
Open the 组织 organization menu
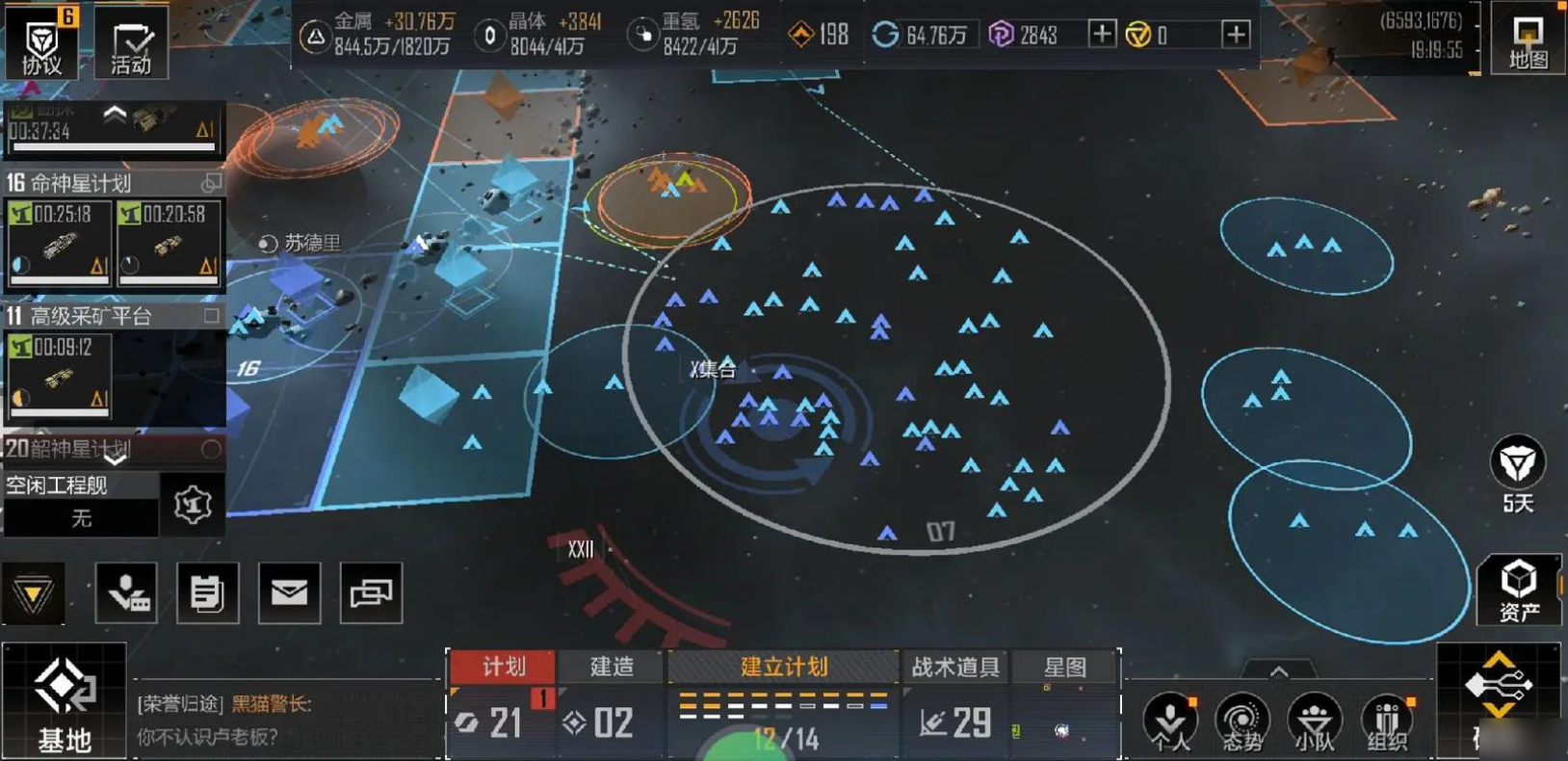(x=1387, y=722)
